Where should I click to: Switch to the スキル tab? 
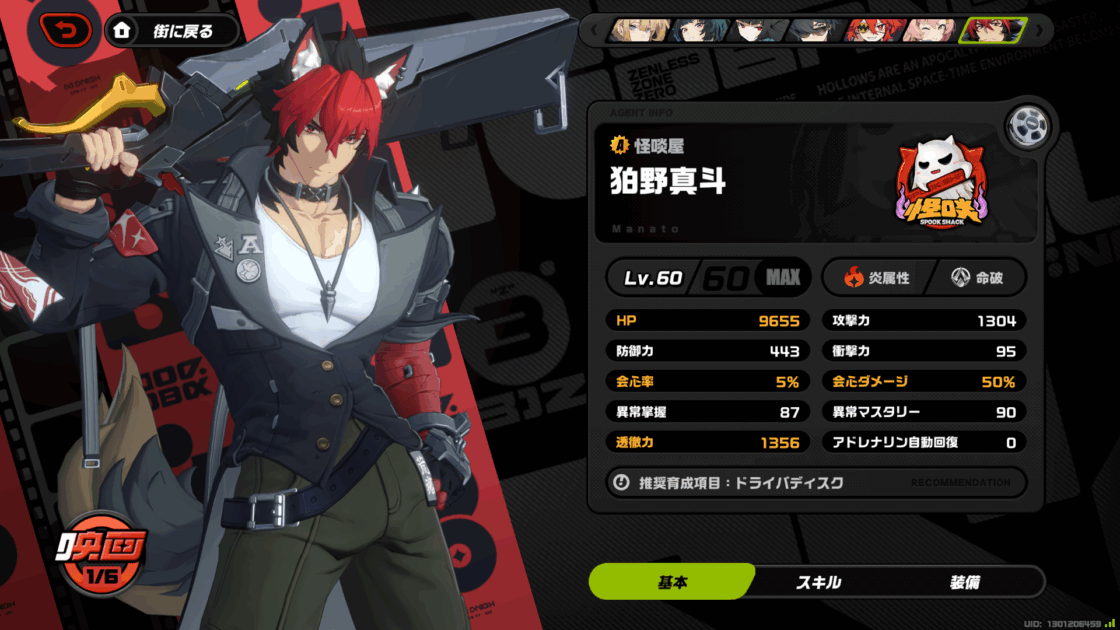click(x=817, y=582)
